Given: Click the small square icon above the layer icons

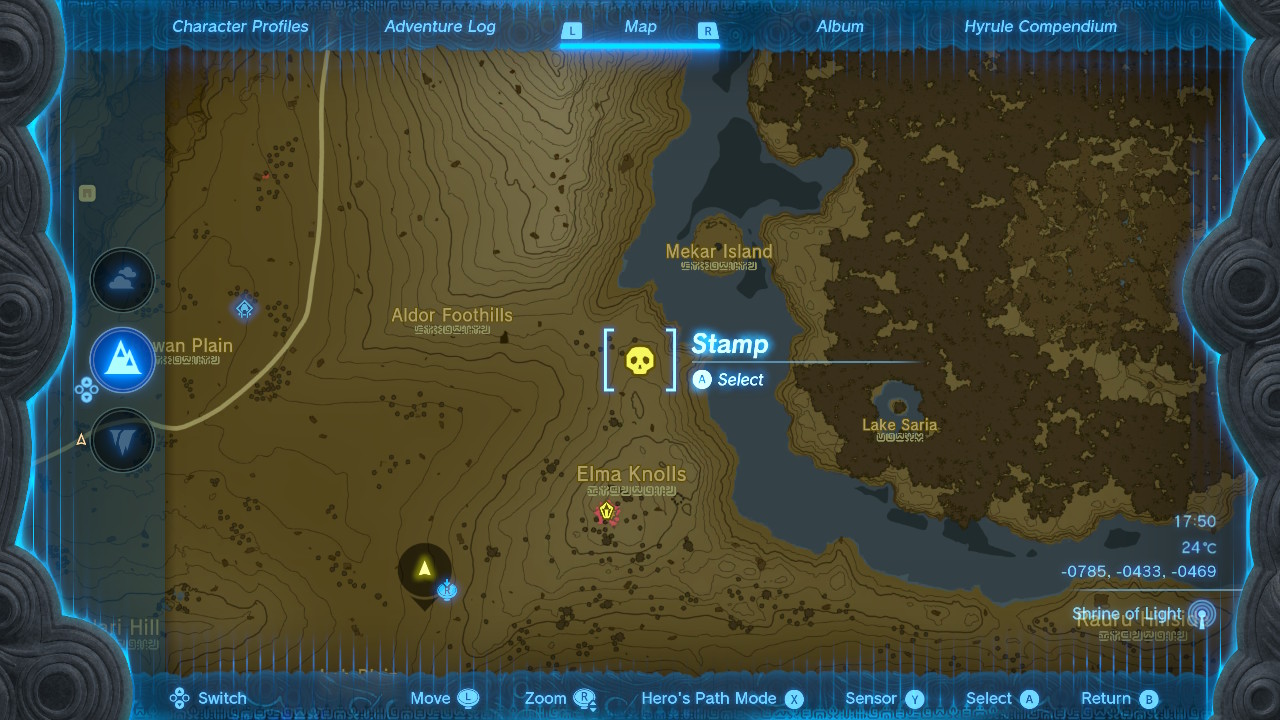Looking at the screenshot, I should [86, 194].
